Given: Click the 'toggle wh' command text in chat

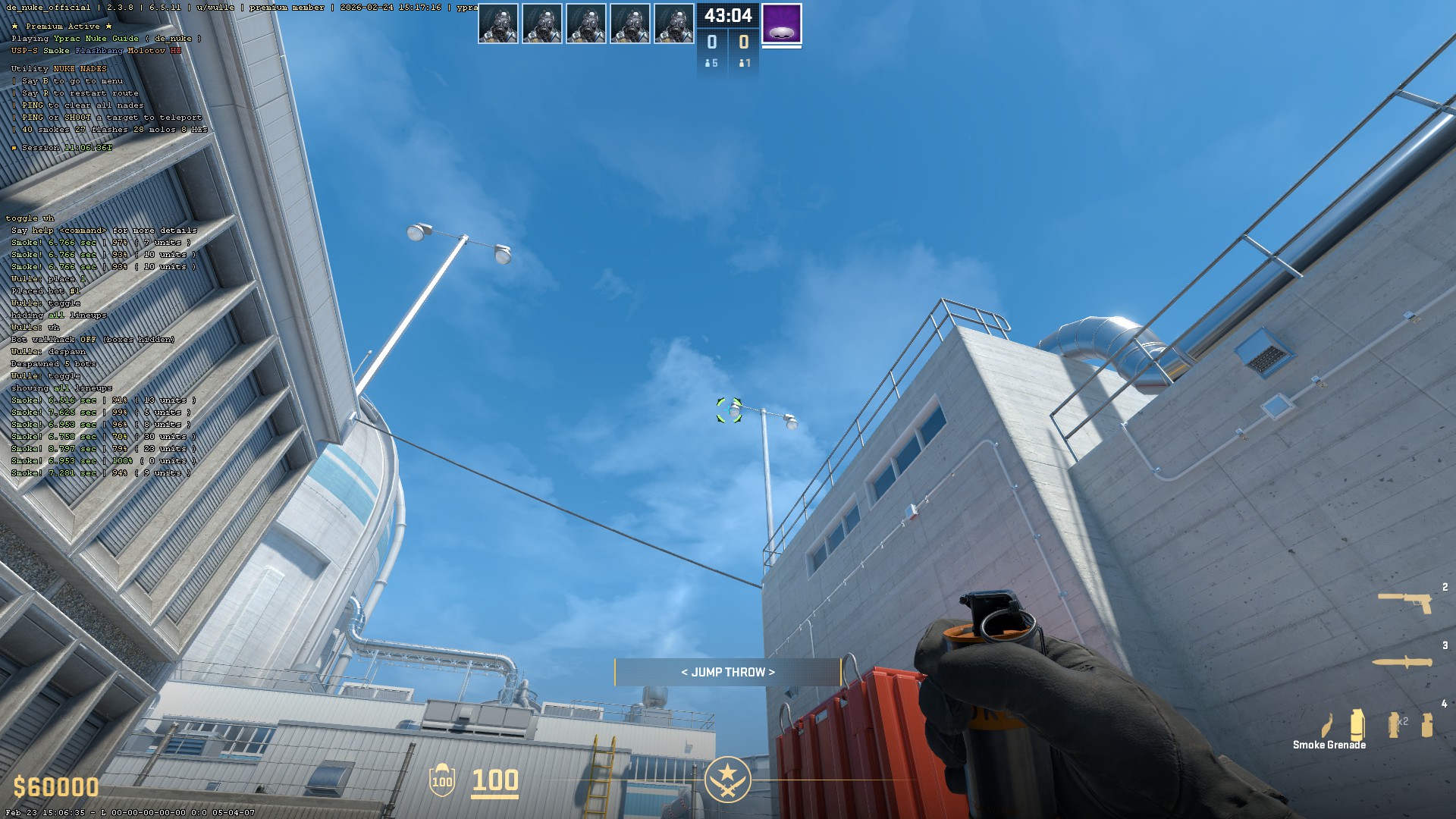Looking at the screenshot, I should [29, 218].
